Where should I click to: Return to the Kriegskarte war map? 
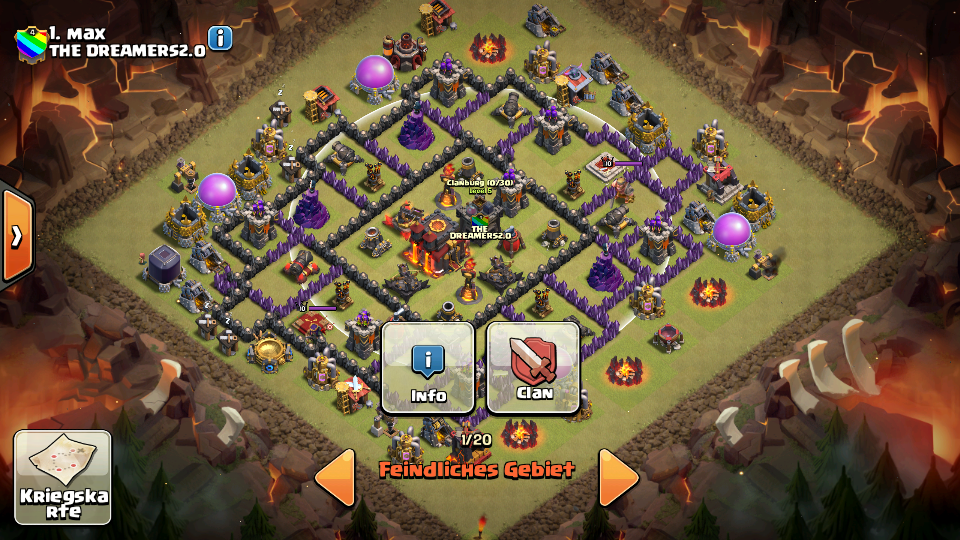(x=63, y=477)
